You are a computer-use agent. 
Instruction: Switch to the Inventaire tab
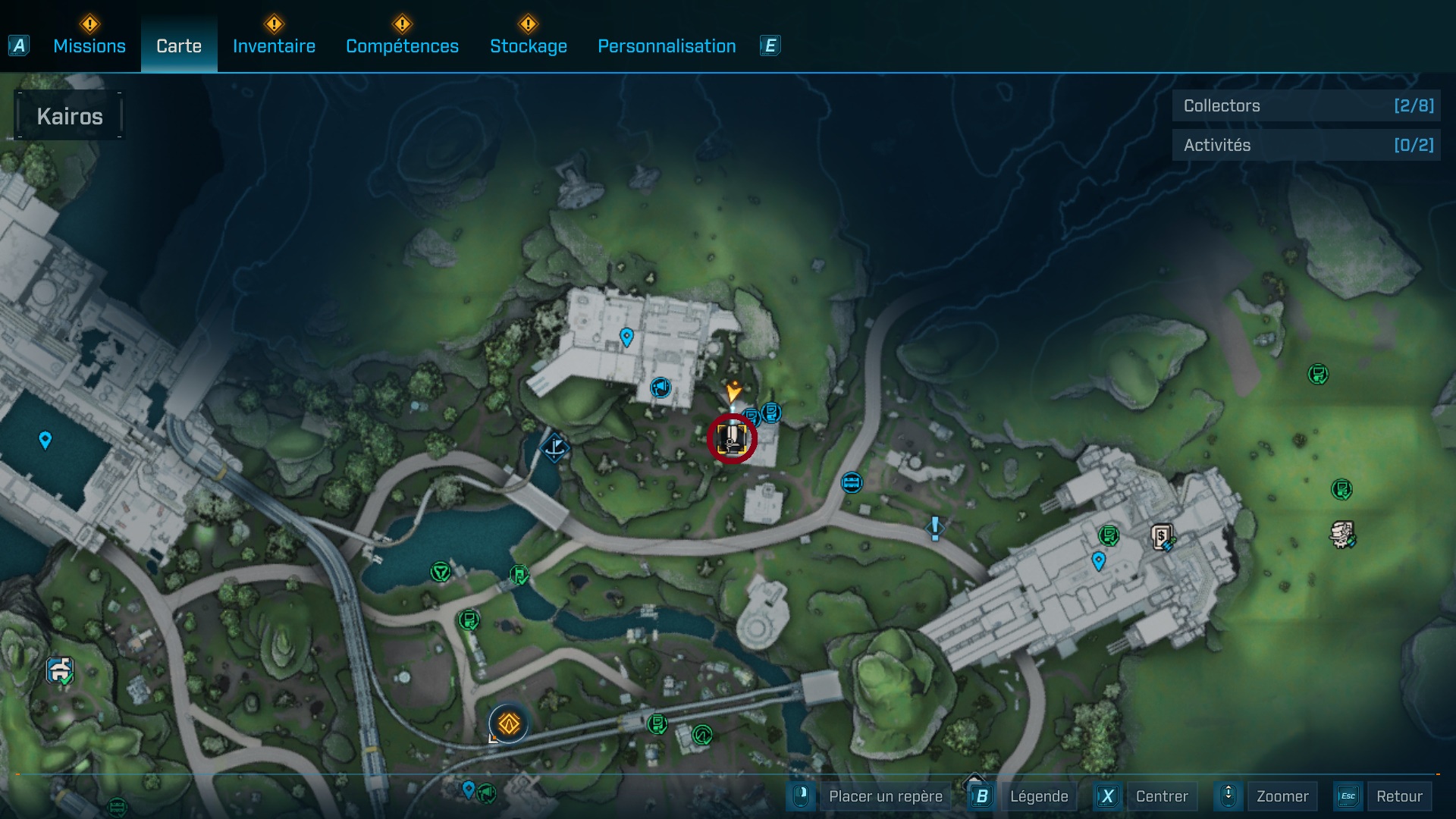(x=275, y=45)
